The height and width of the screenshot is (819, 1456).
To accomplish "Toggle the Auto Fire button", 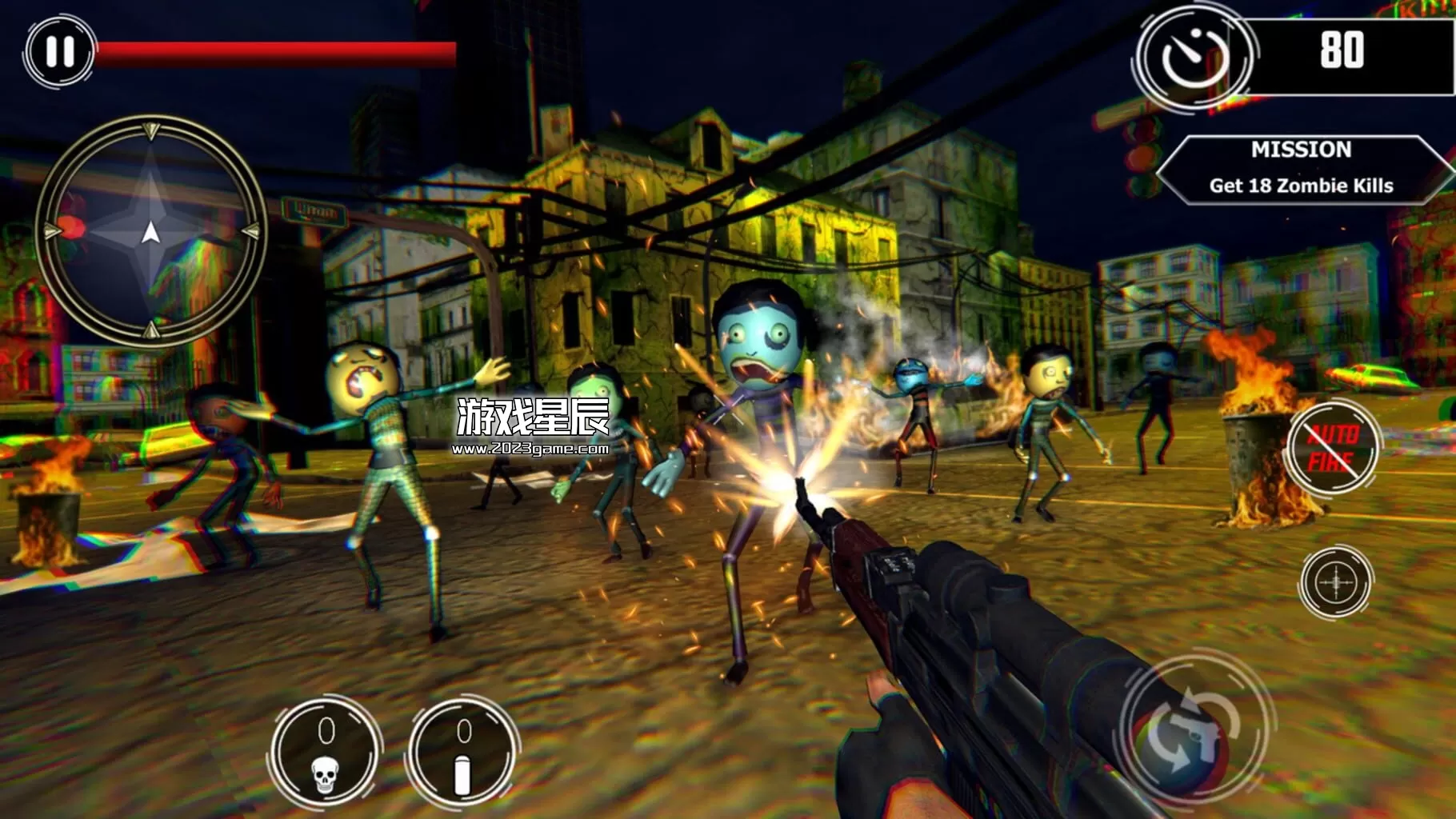I will [x=1333, y=448].
